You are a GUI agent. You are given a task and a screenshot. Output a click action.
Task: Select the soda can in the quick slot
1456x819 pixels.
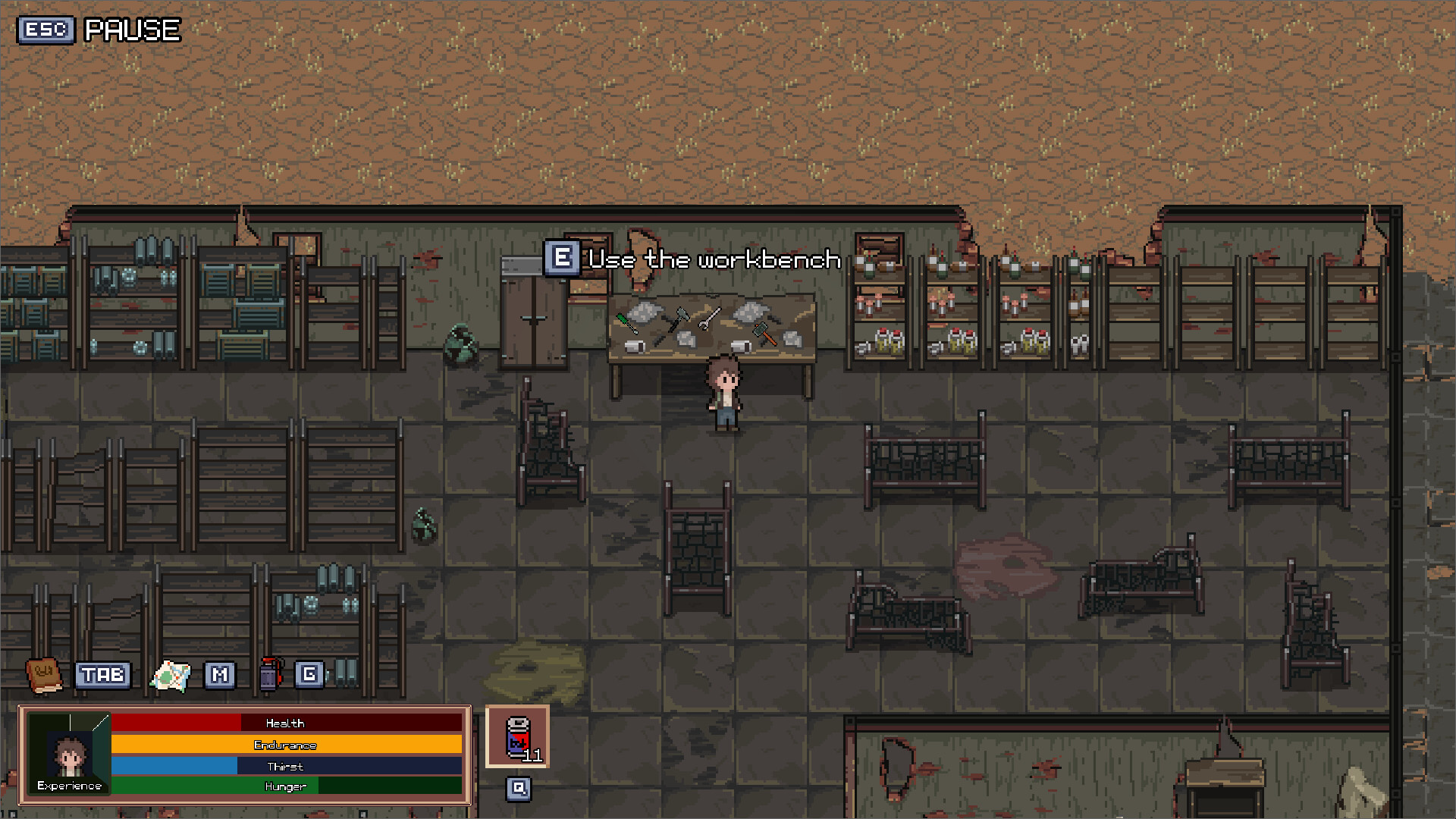click(x=516, y=736)
